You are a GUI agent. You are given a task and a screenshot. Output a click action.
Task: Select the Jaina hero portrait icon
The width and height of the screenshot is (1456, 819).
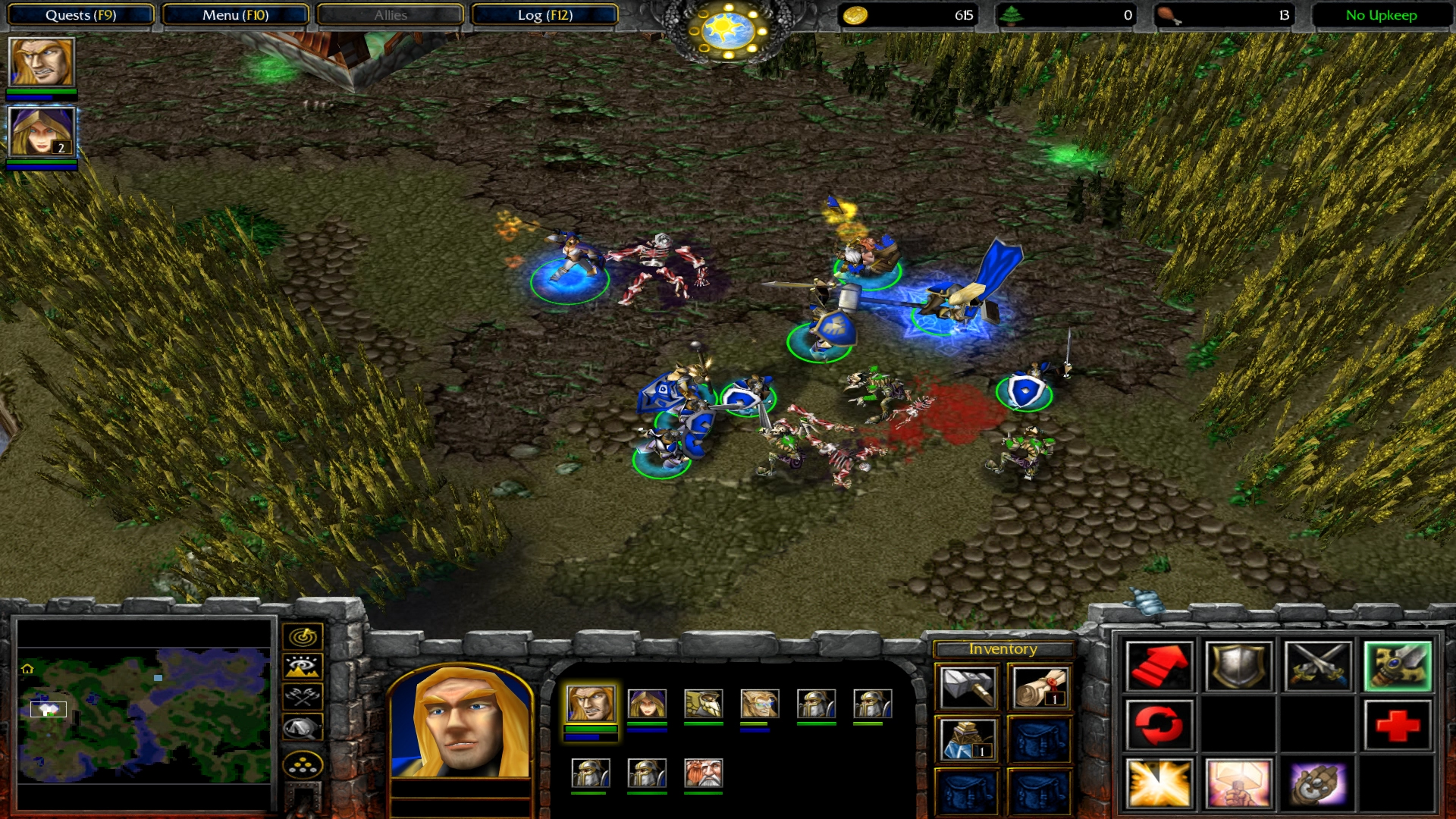click(x=42, y=132)
